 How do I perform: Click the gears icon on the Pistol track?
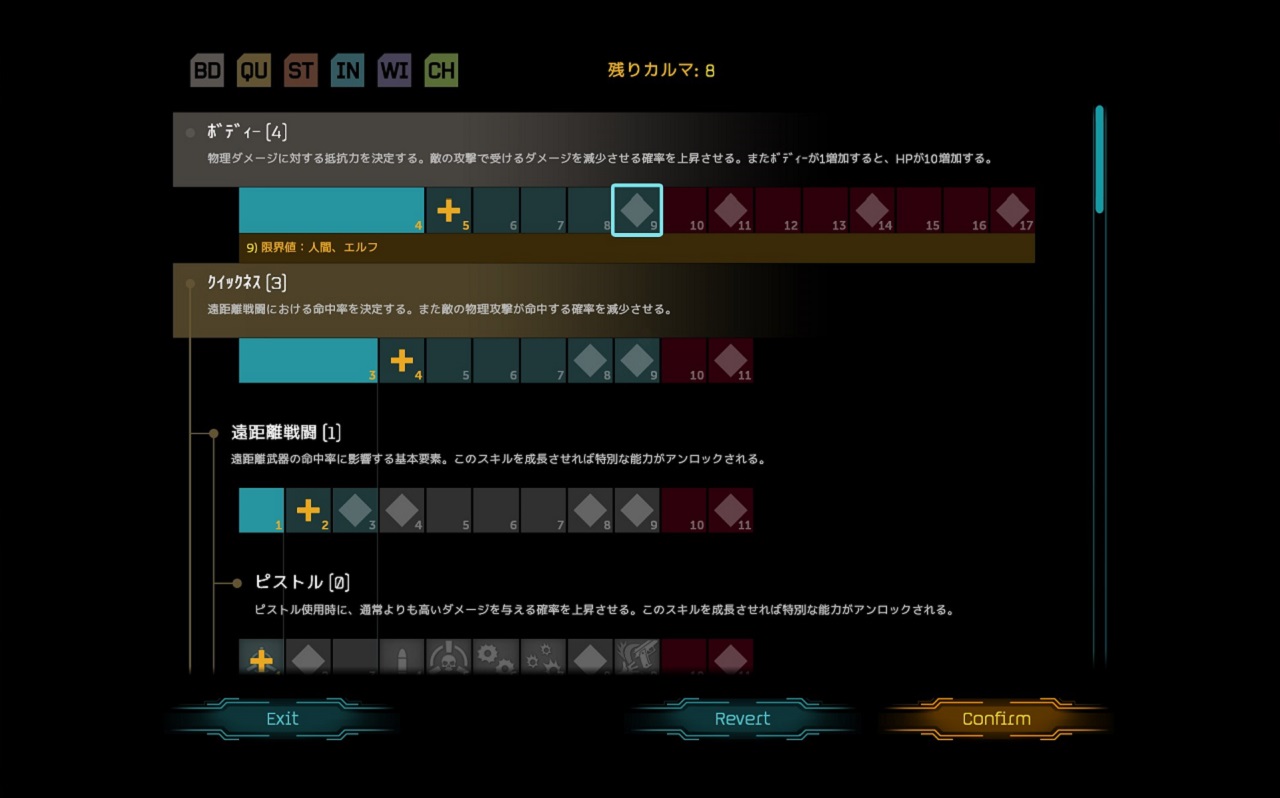click(x=497, y=659)
